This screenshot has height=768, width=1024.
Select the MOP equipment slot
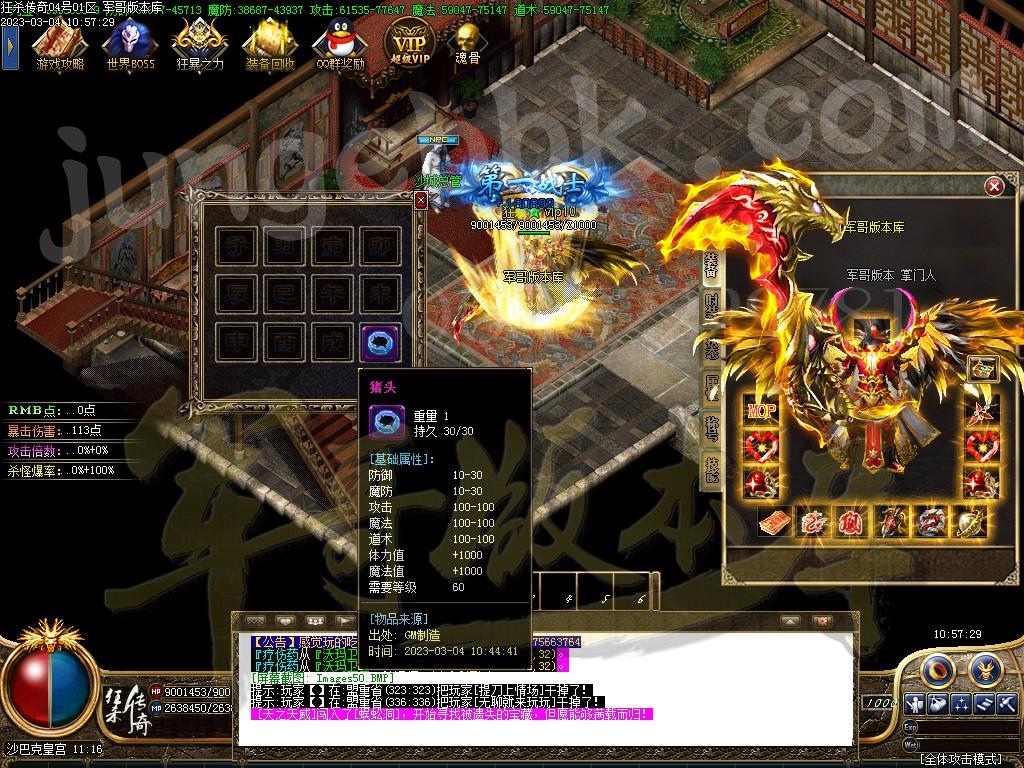click(x=761, y=409)
